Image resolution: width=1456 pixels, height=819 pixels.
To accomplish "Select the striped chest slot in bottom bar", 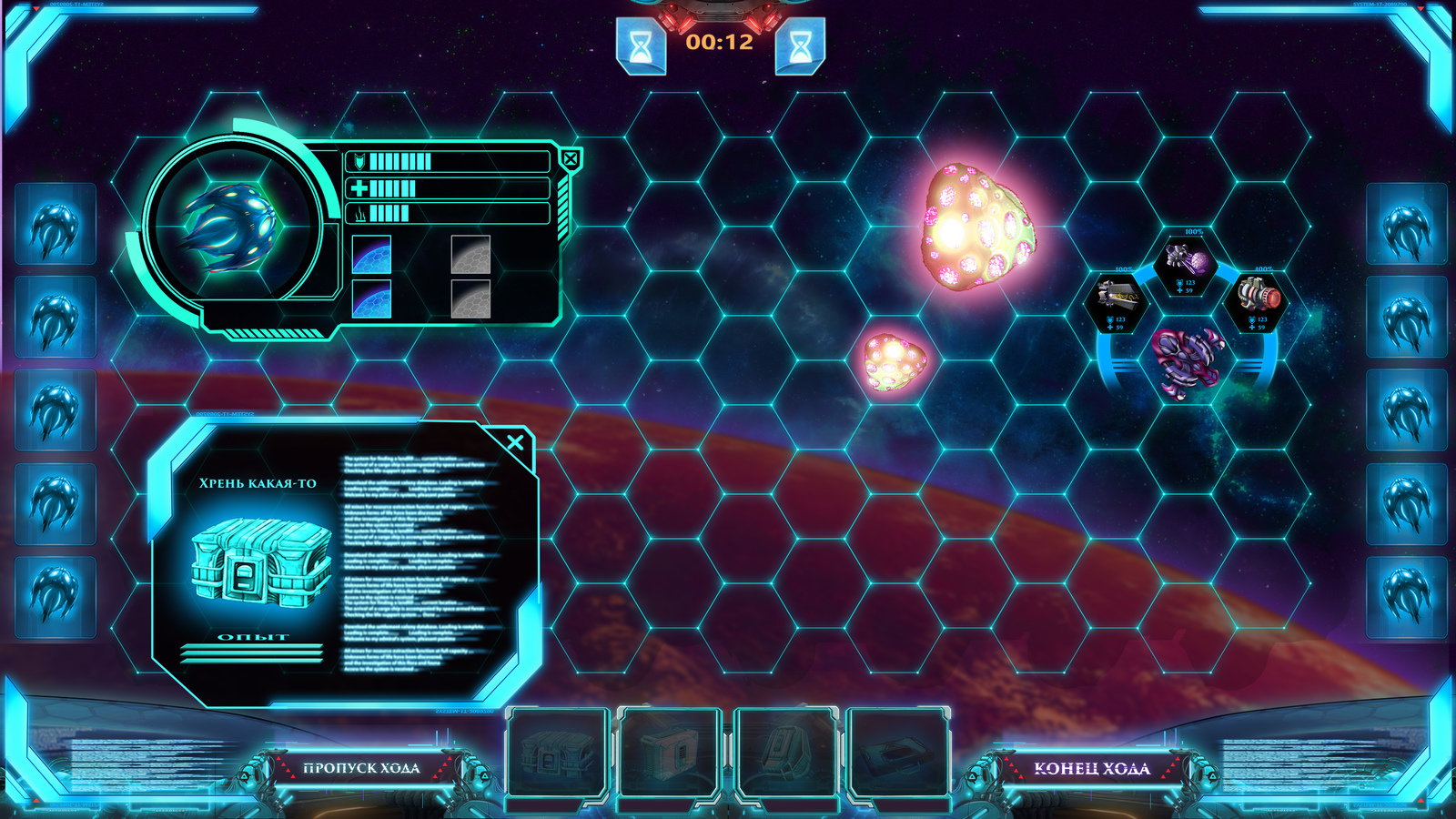I will 556,753.
